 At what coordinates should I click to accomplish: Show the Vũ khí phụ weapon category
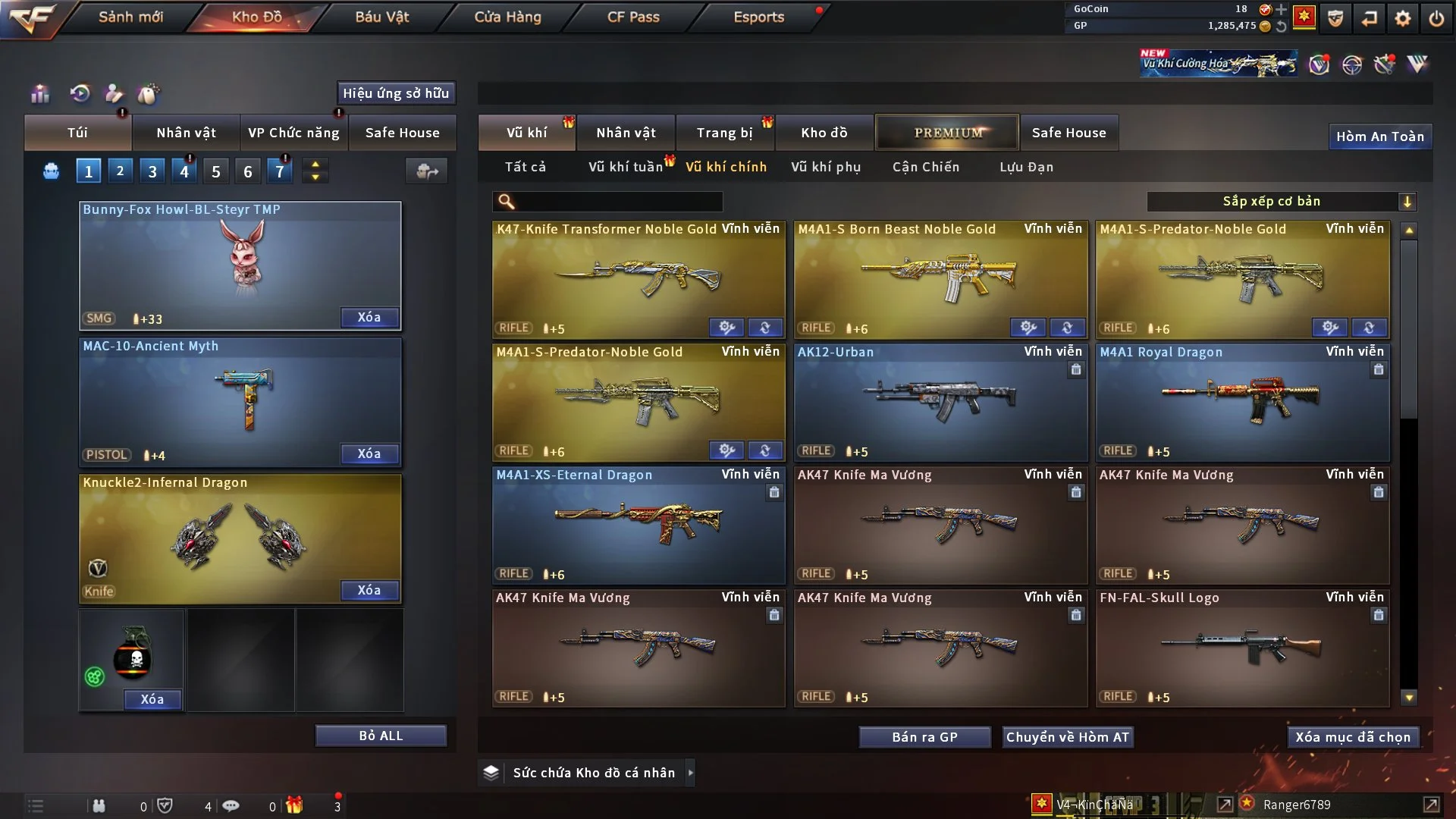point(826,167)
